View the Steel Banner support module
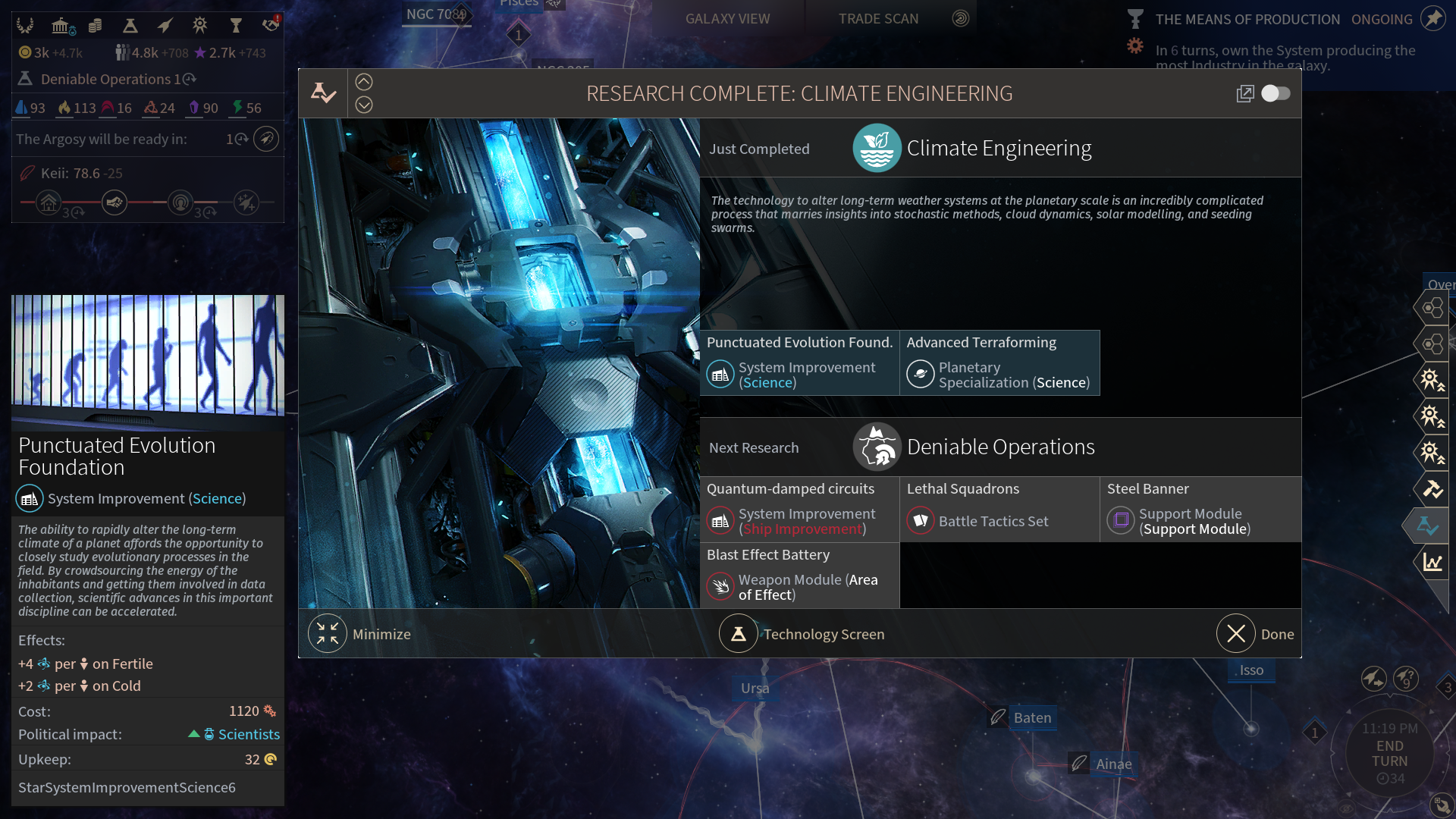This screenshot has height=819, width=1456. (1200, 510)
